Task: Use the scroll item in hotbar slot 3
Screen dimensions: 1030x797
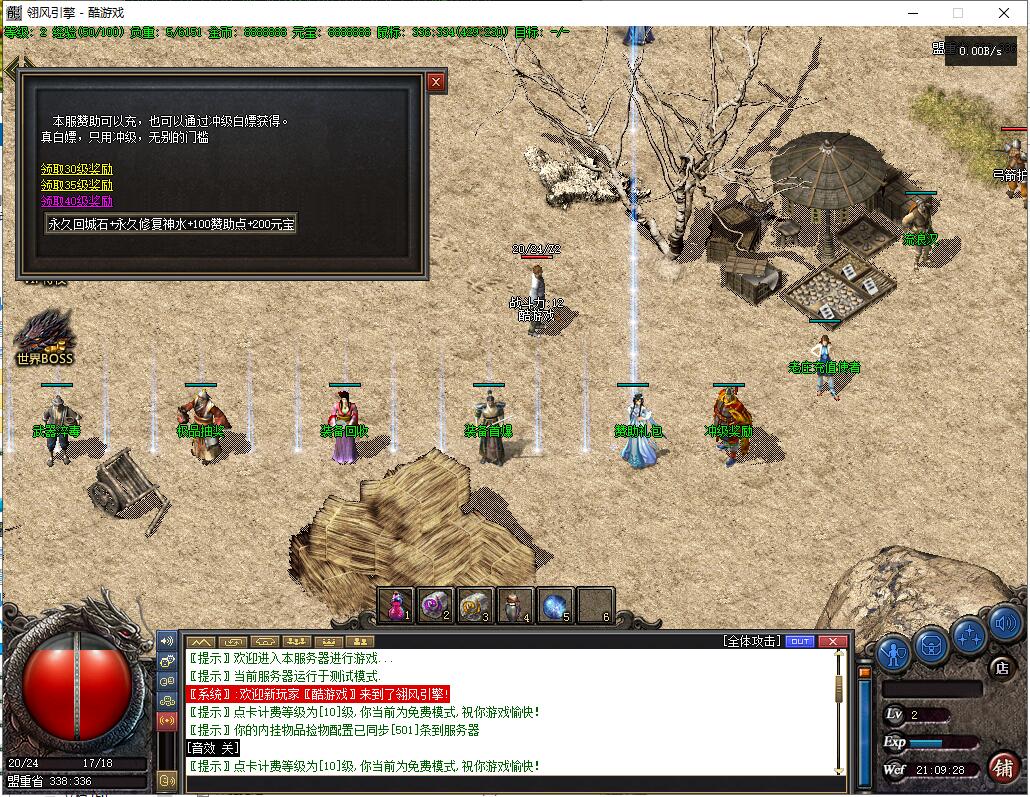Action: pyautogui.click(x=475, y=606)
